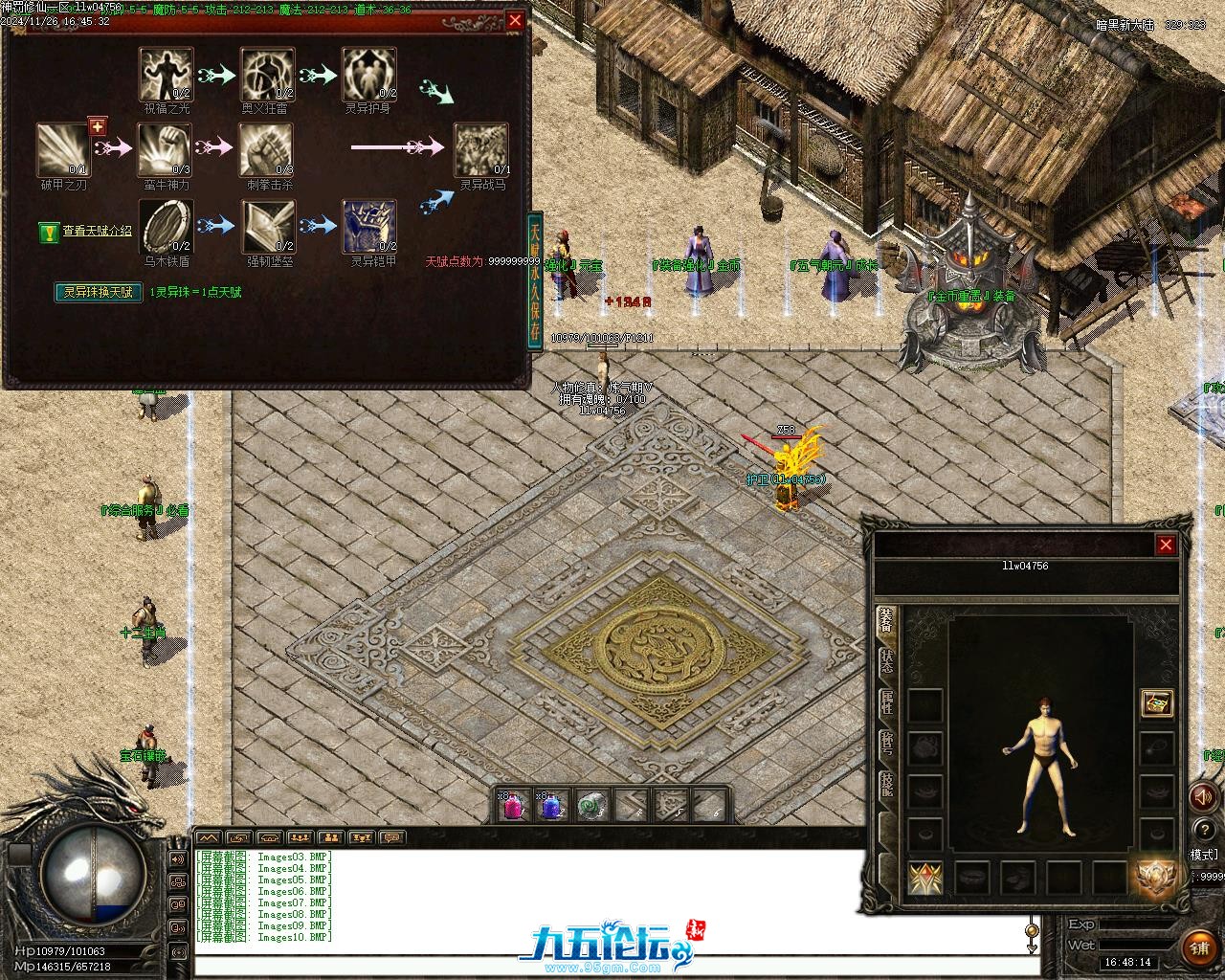Screen dimensions: 1225x980
Task: Close the talent tree window
Action: [x=515, y=20]
